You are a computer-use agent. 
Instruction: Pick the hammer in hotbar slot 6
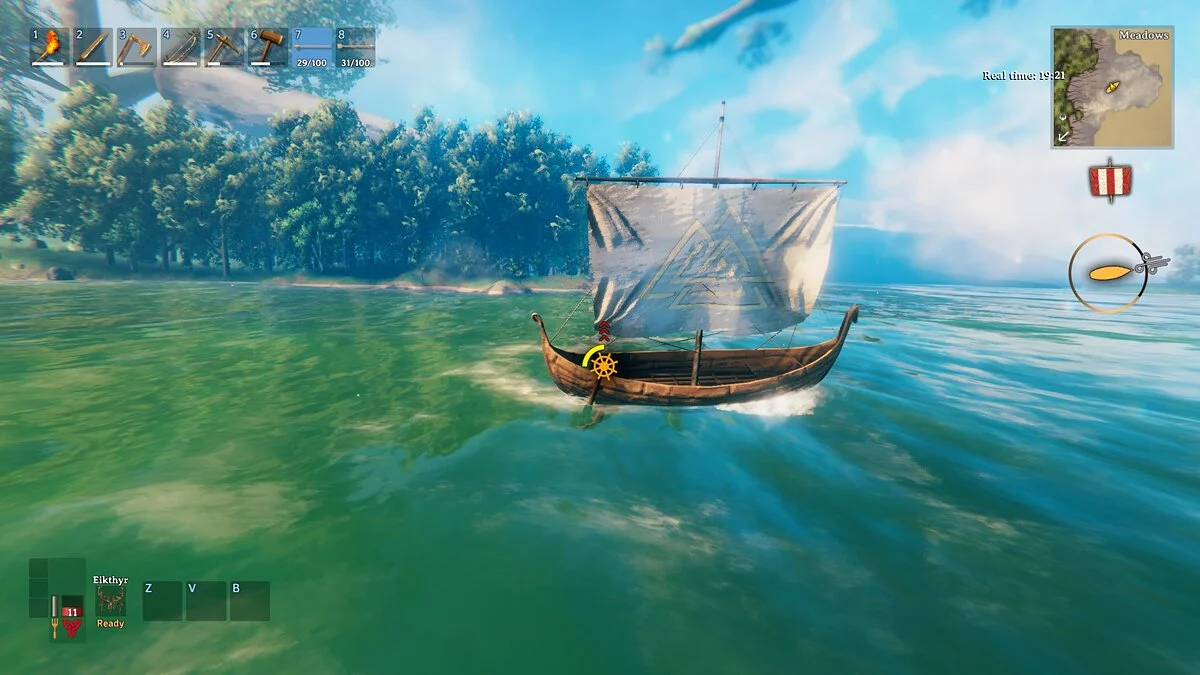click(x=268, y=47)
